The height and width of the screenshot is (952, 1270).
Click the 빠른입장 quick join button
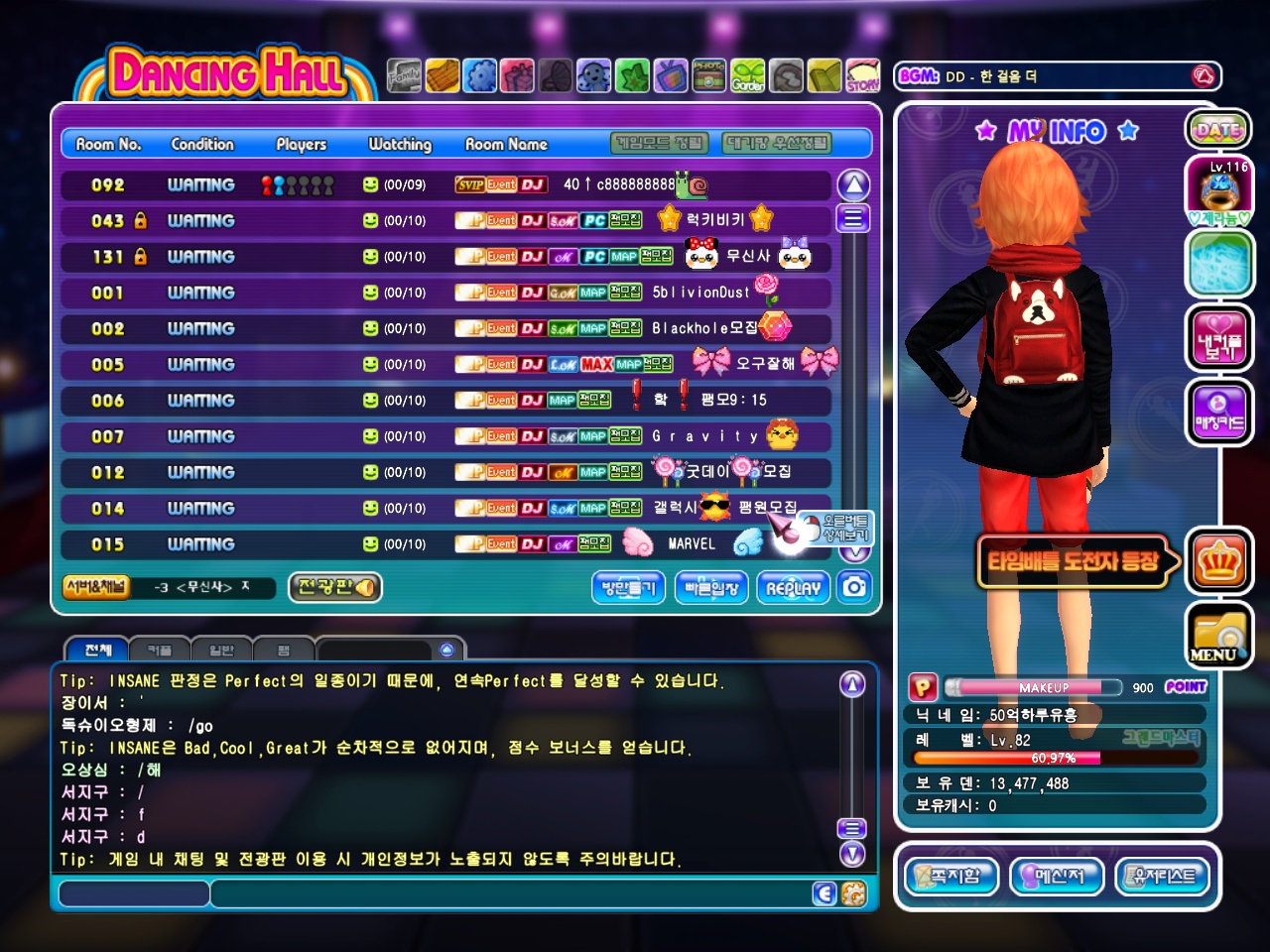click(711, 587)
